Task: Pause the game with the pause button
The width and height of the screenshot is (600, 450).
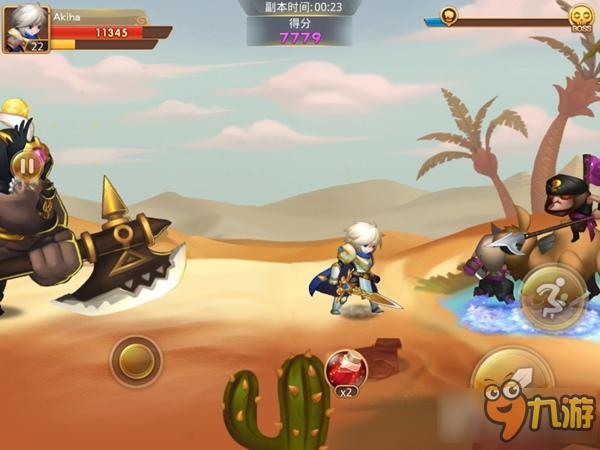Action: 30,164
